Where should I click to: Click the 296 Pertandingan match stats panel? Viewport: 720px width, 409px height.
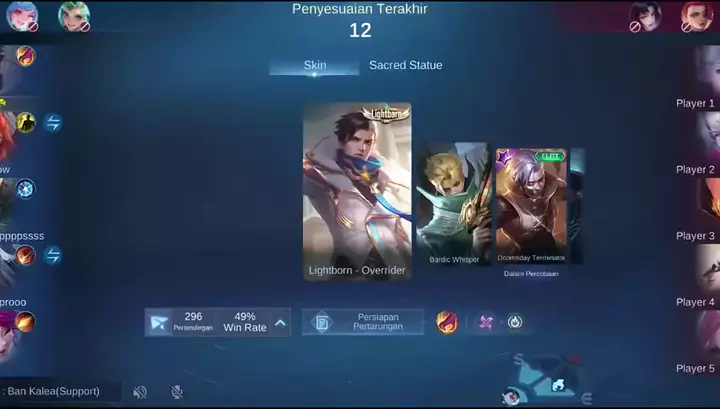coord(193,322)
